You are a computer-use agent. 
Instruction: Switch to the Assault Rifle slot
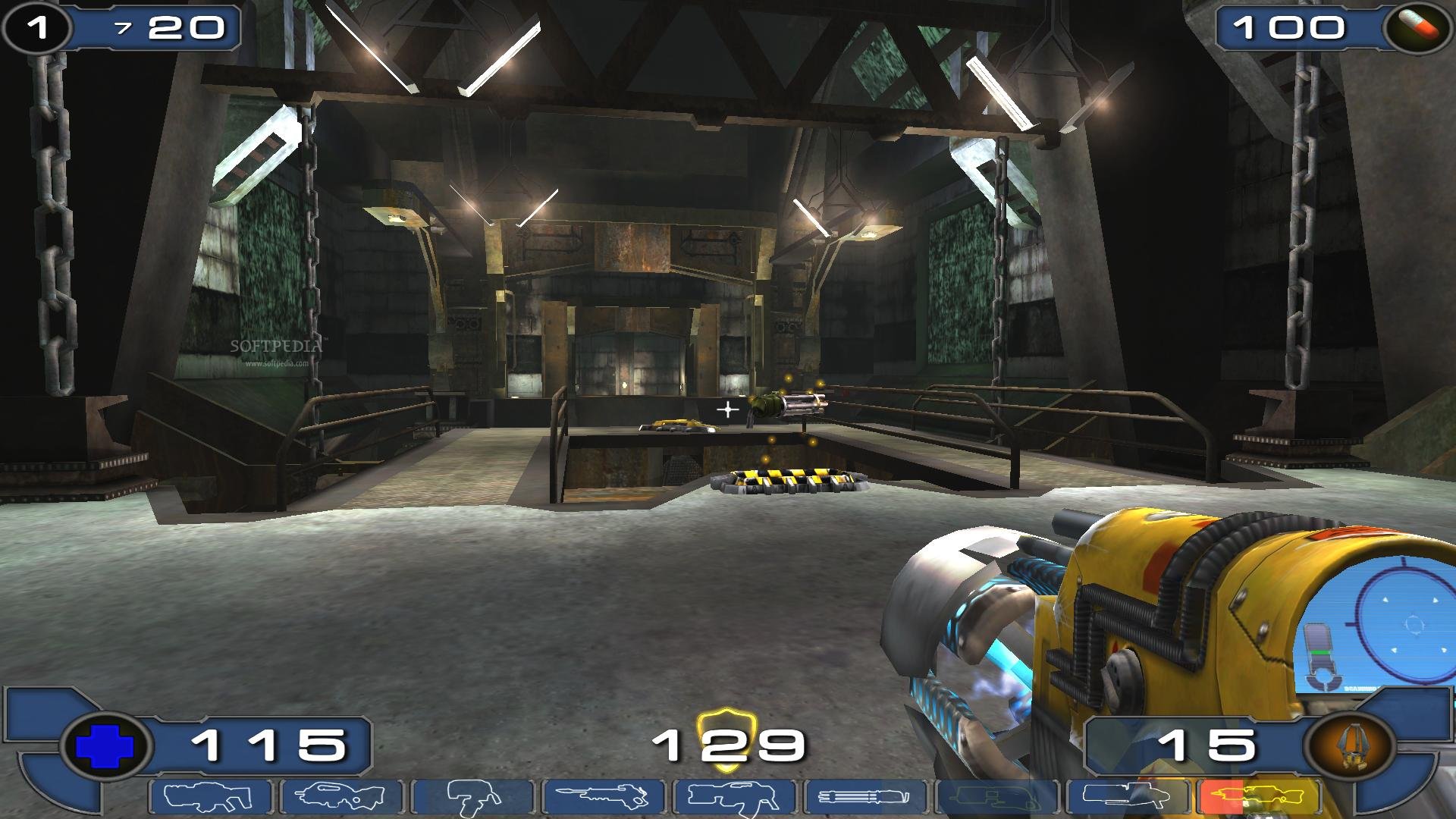(x=341, y=798)
